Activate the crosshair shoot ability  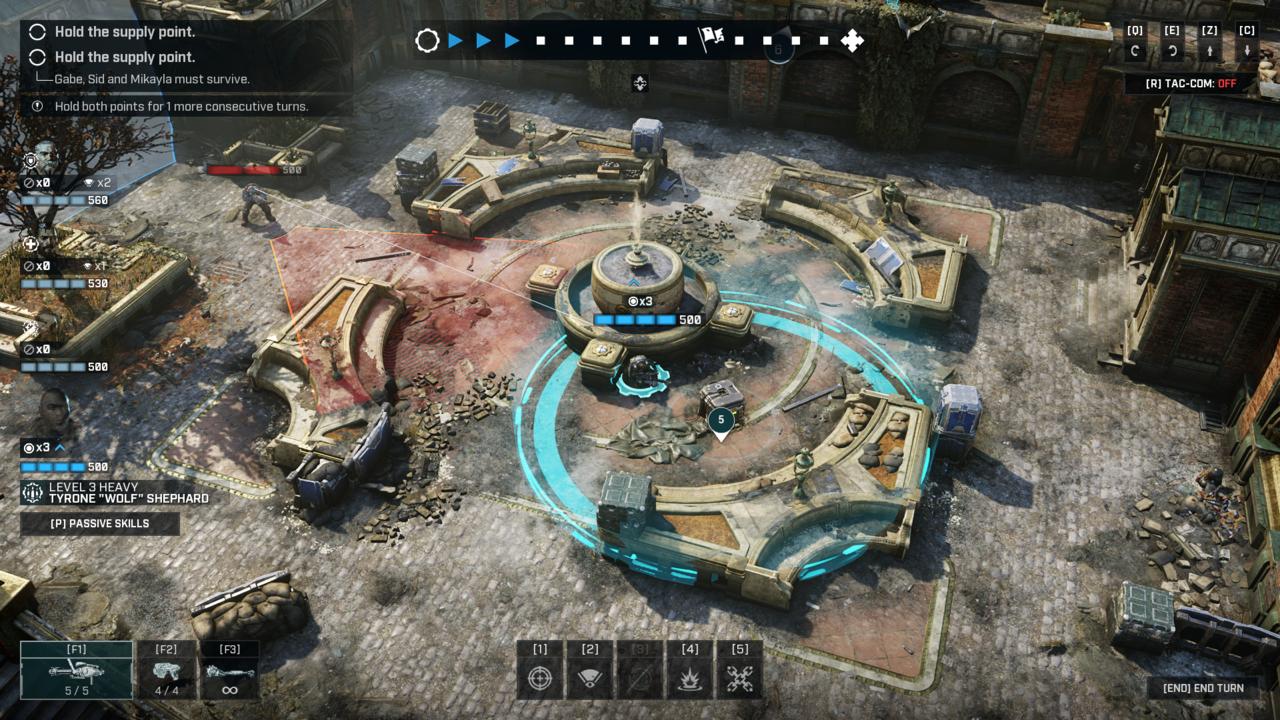(540, 670)
